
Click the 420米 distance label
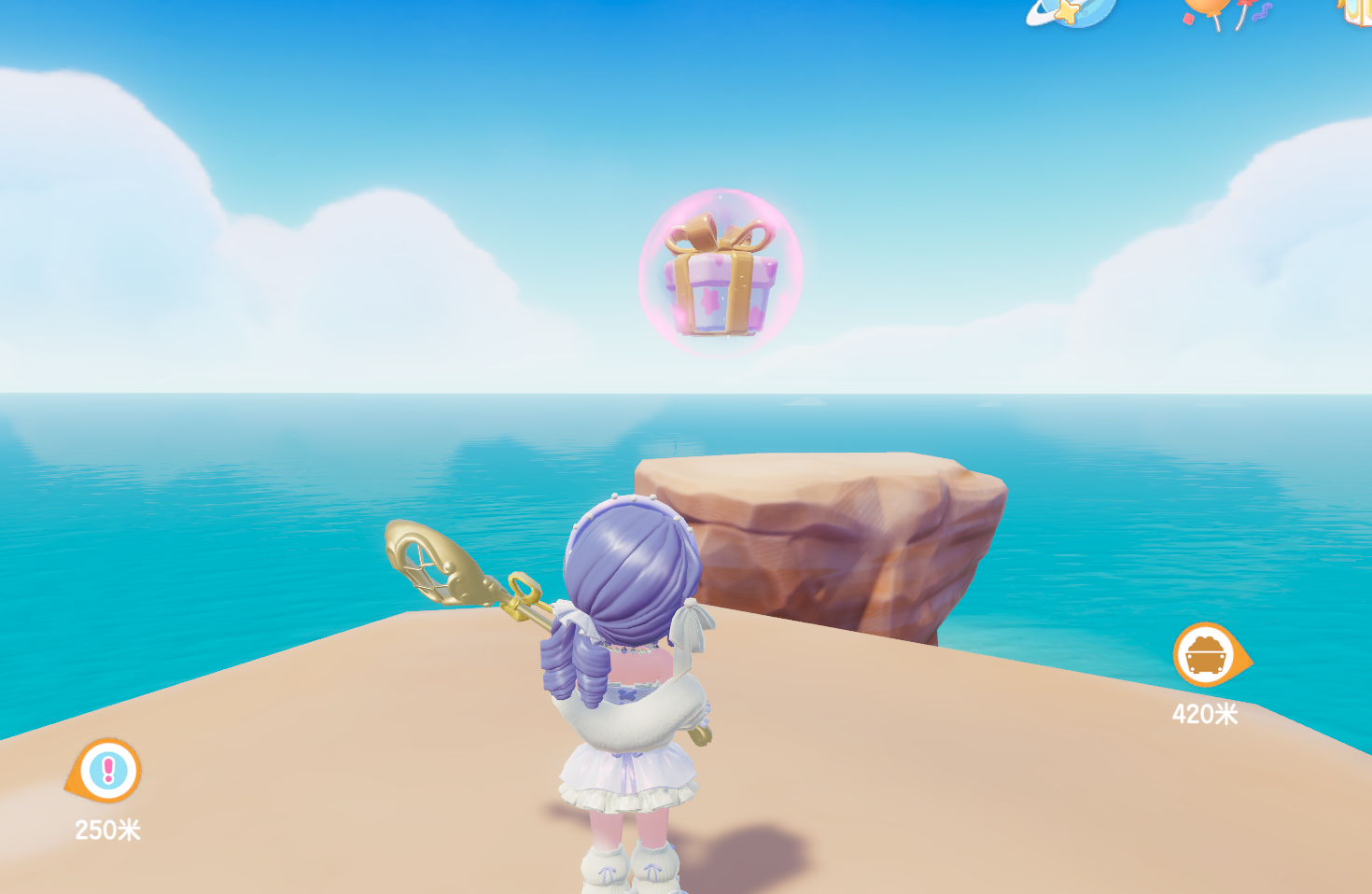point(1208,713)
